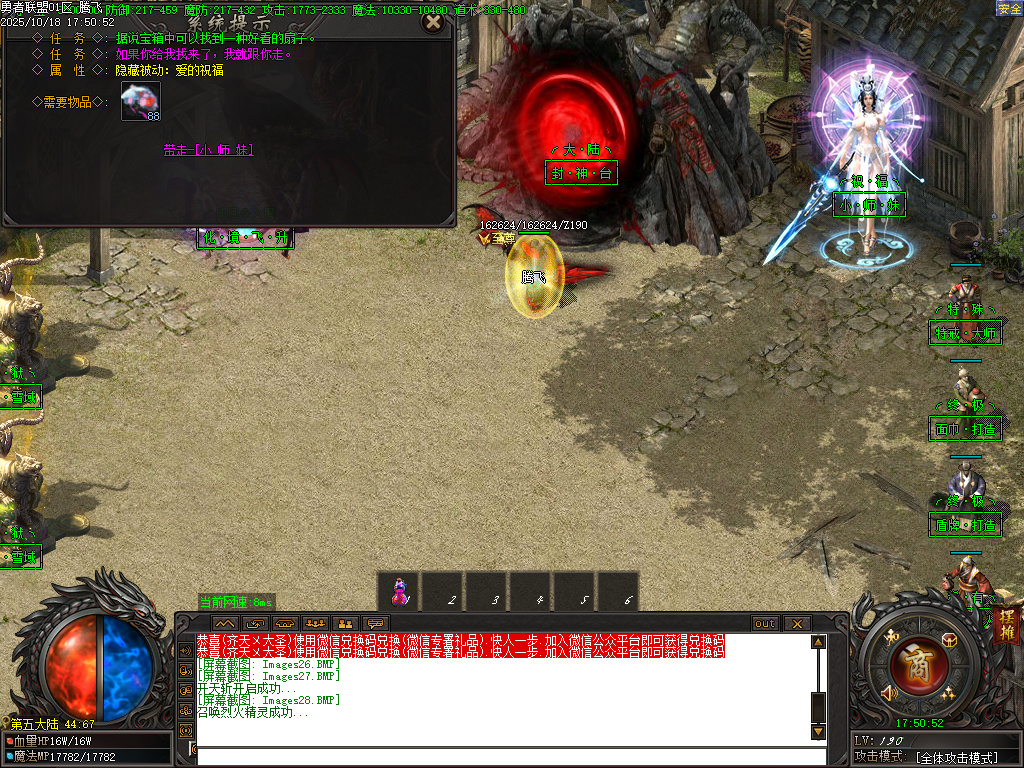Click the chat panel's out button
The height and width of the screenshot is (768, 1024).
[765, 623]
